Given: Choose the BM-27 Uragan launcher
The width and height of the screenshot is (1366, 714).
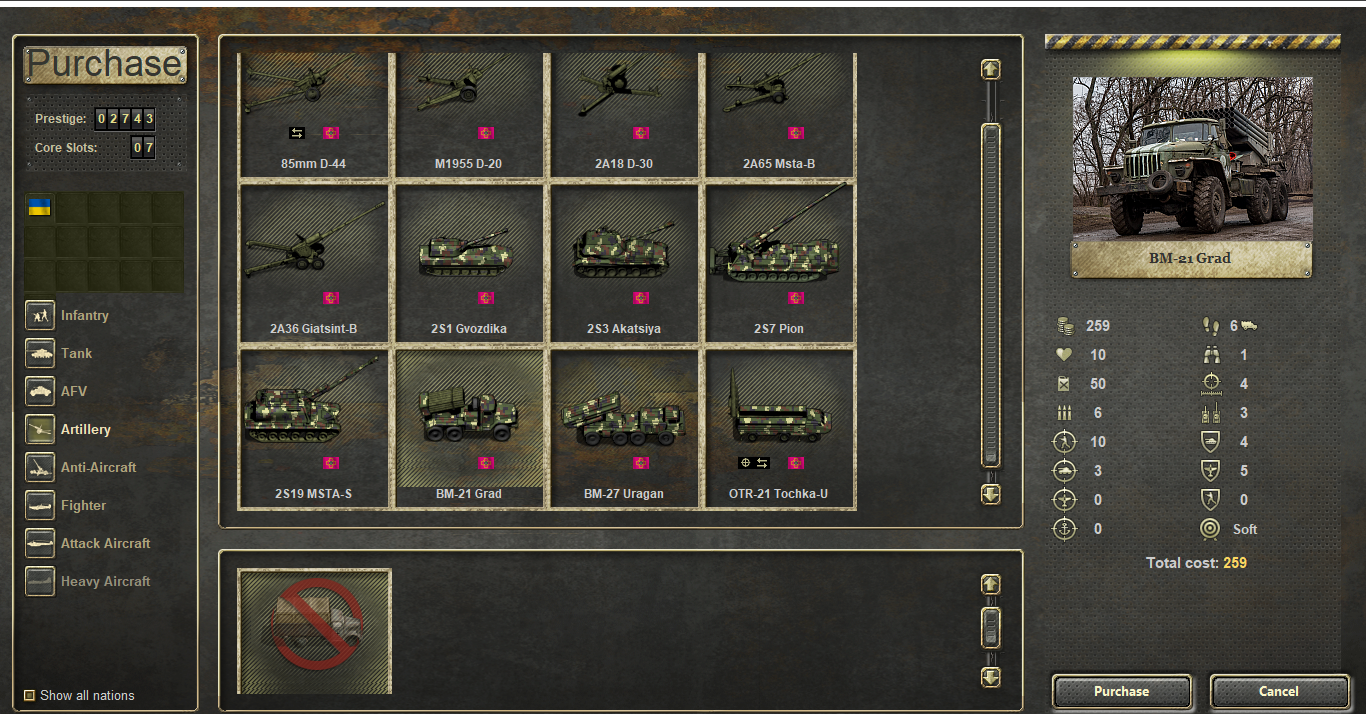Looking at the screenshot, I should [x=624, y=428].
